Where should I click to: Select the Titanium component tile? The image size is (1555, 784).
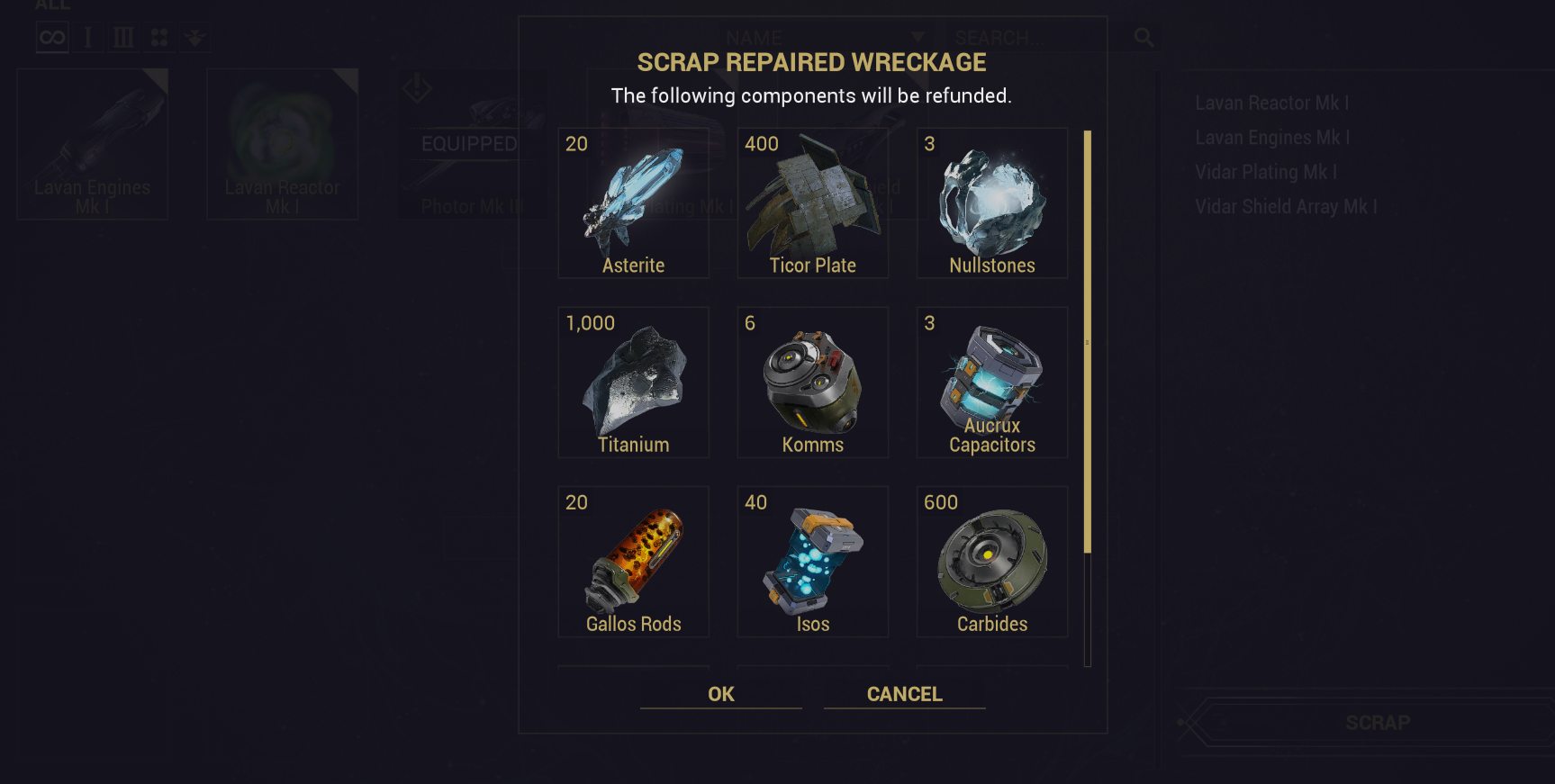634,383
